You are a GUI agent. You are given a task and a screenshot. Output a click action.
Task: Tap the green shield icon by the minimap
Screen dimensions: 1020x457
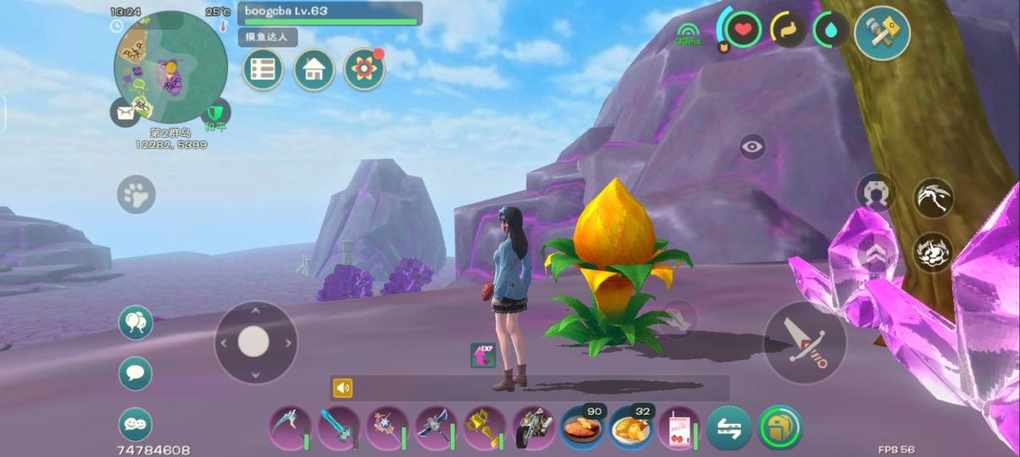coord(215,113)
